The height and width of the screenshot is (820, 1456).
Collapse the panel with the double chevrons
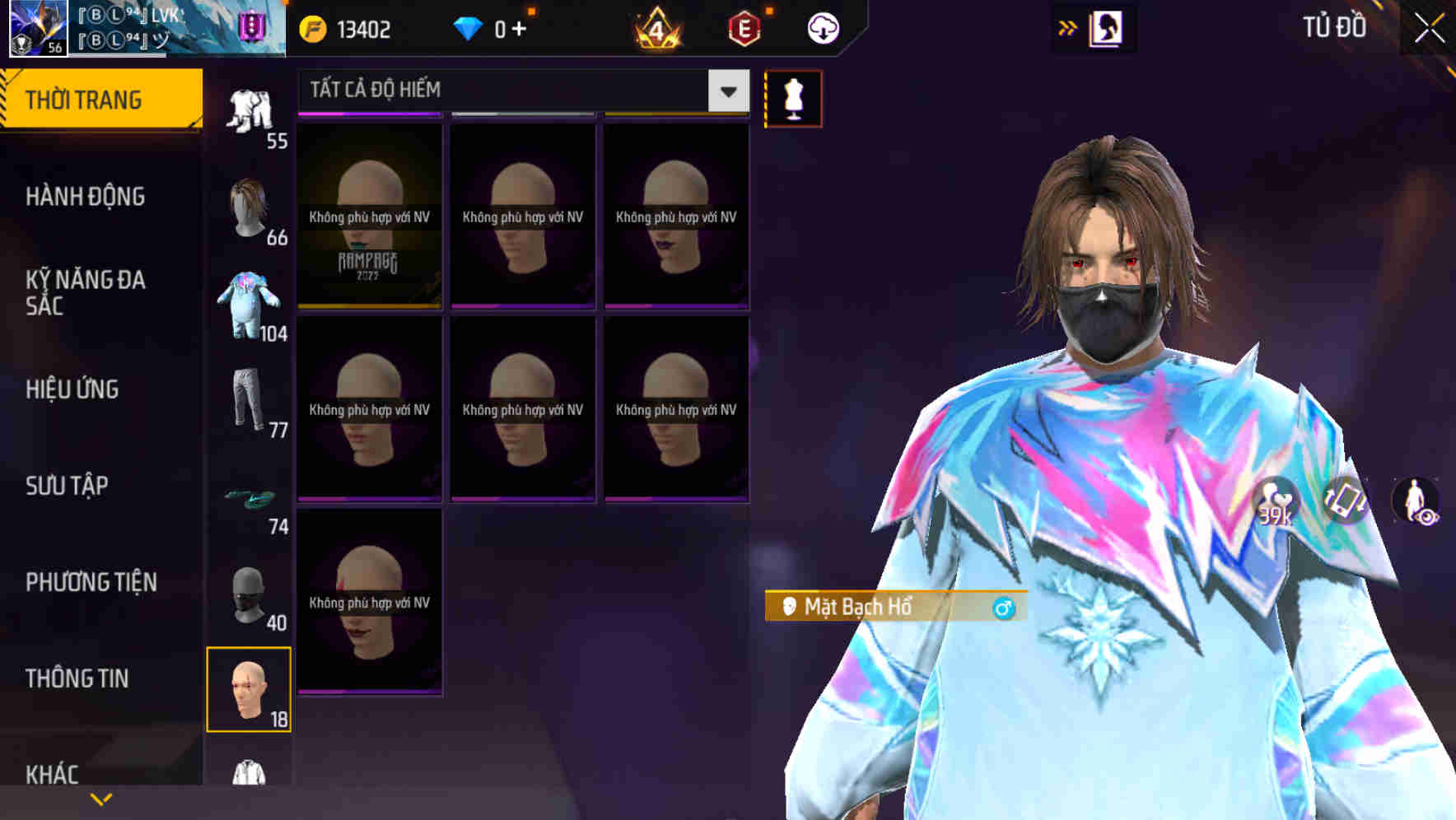(x=1068, y=27)
